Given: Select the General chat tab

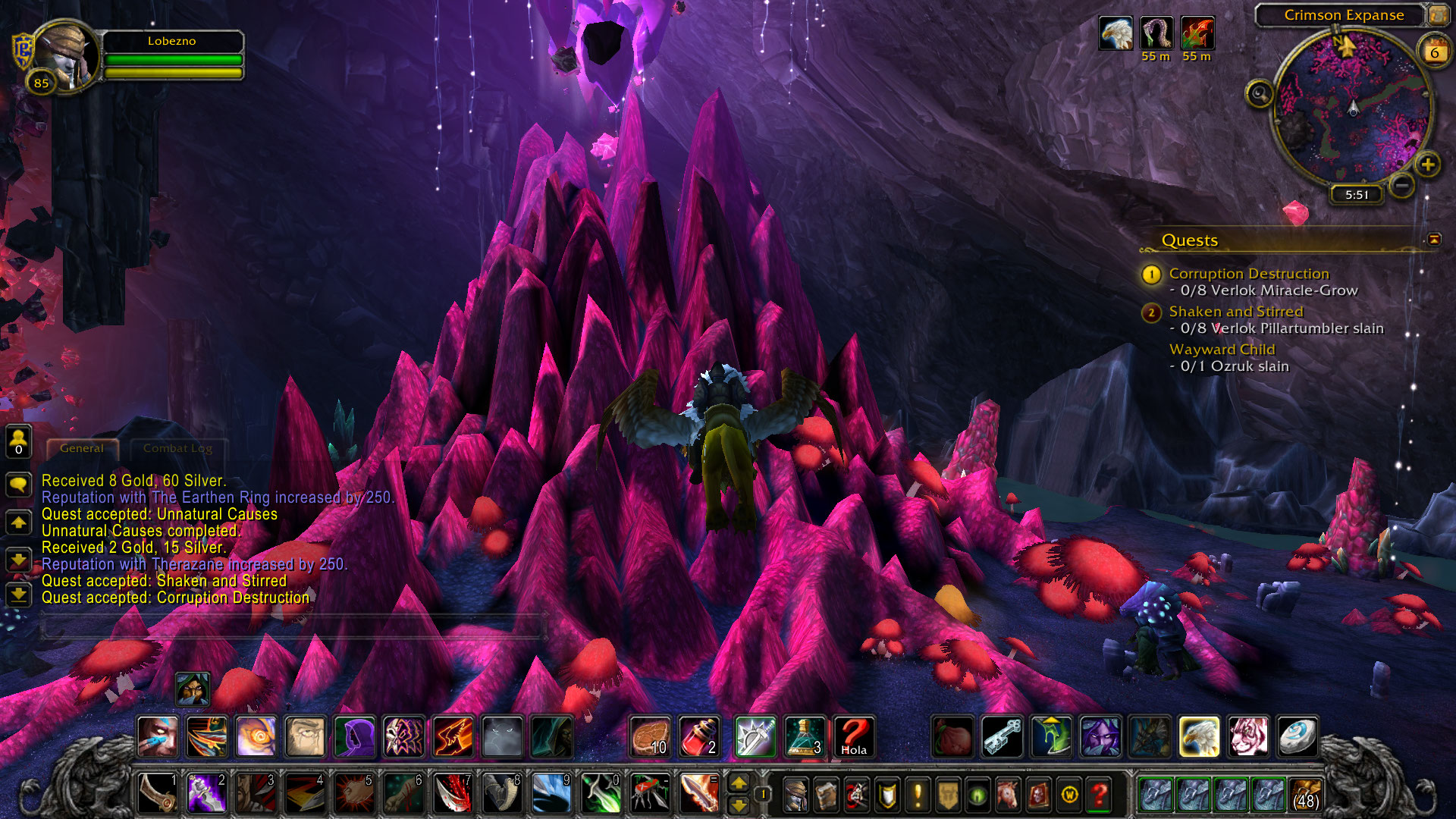Looking at the screenshot, I should click(82, 448).
